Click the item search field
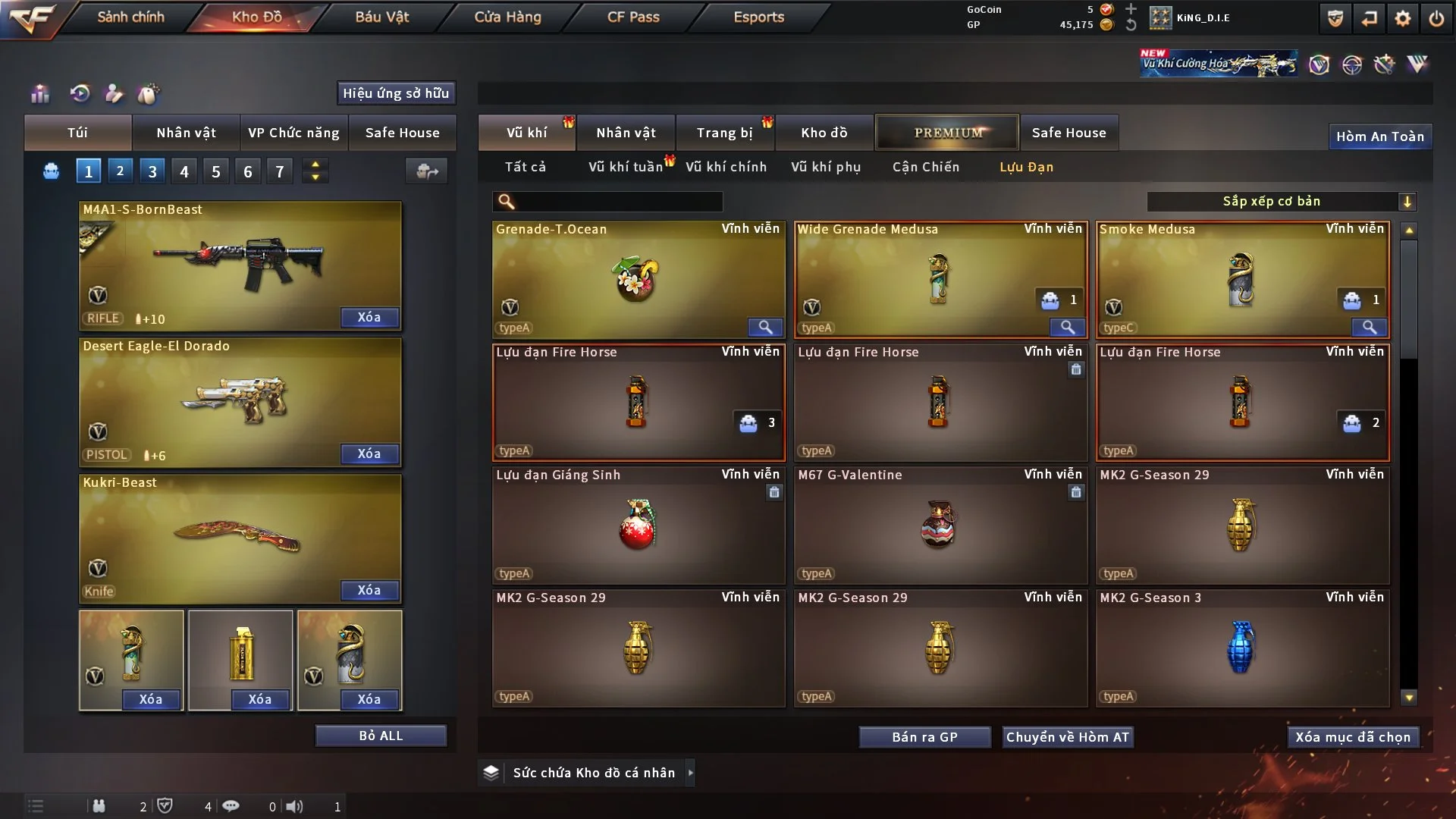The image size is (1456, 819). (618, 201)
